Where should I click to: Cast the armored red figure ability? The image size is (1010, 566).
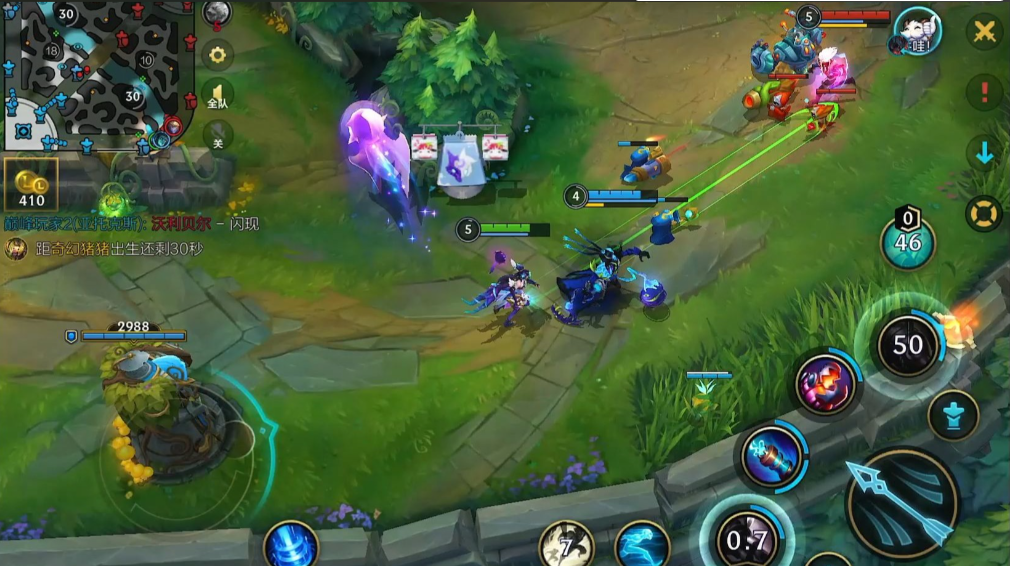click(x=826, y=383)
